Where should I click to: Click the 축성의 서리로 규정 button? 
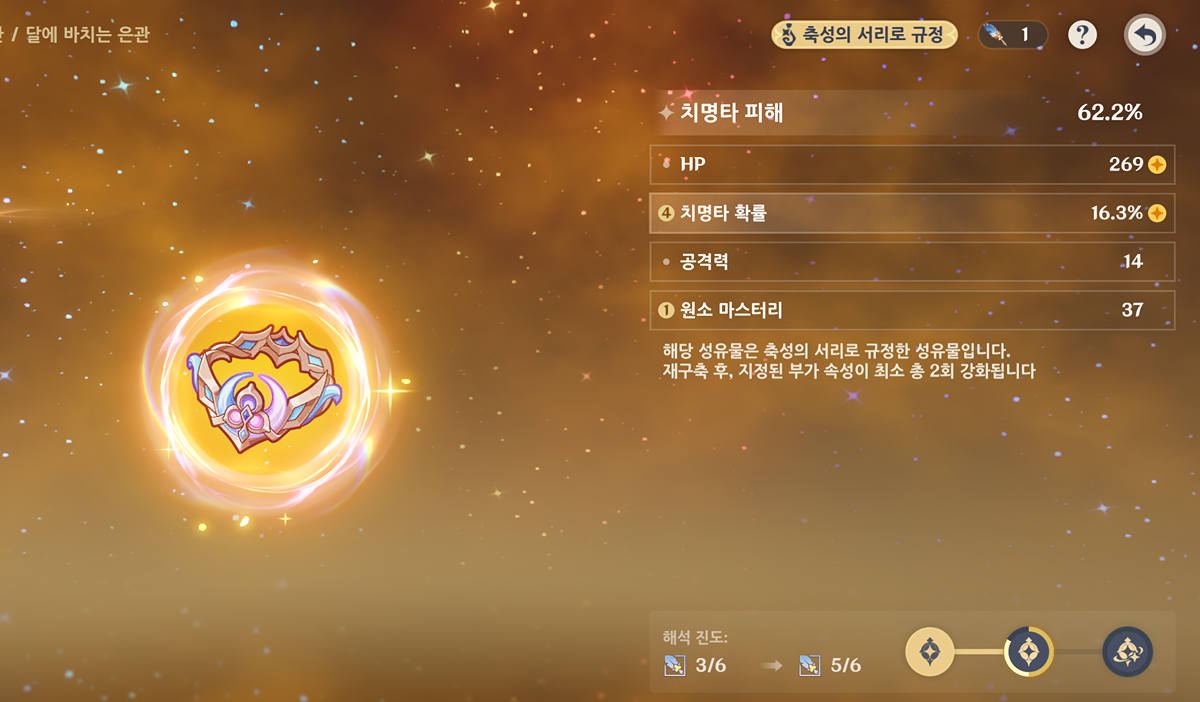[x=864, y=35]
